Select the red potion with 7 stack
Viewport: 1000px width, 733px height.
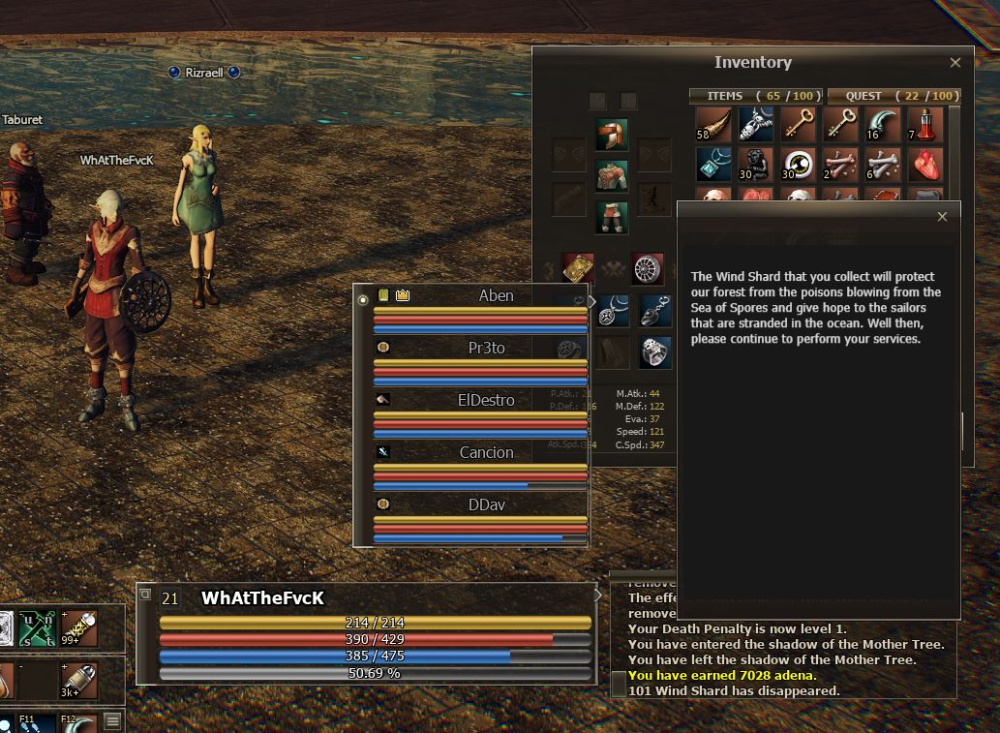tap(924, 124)
